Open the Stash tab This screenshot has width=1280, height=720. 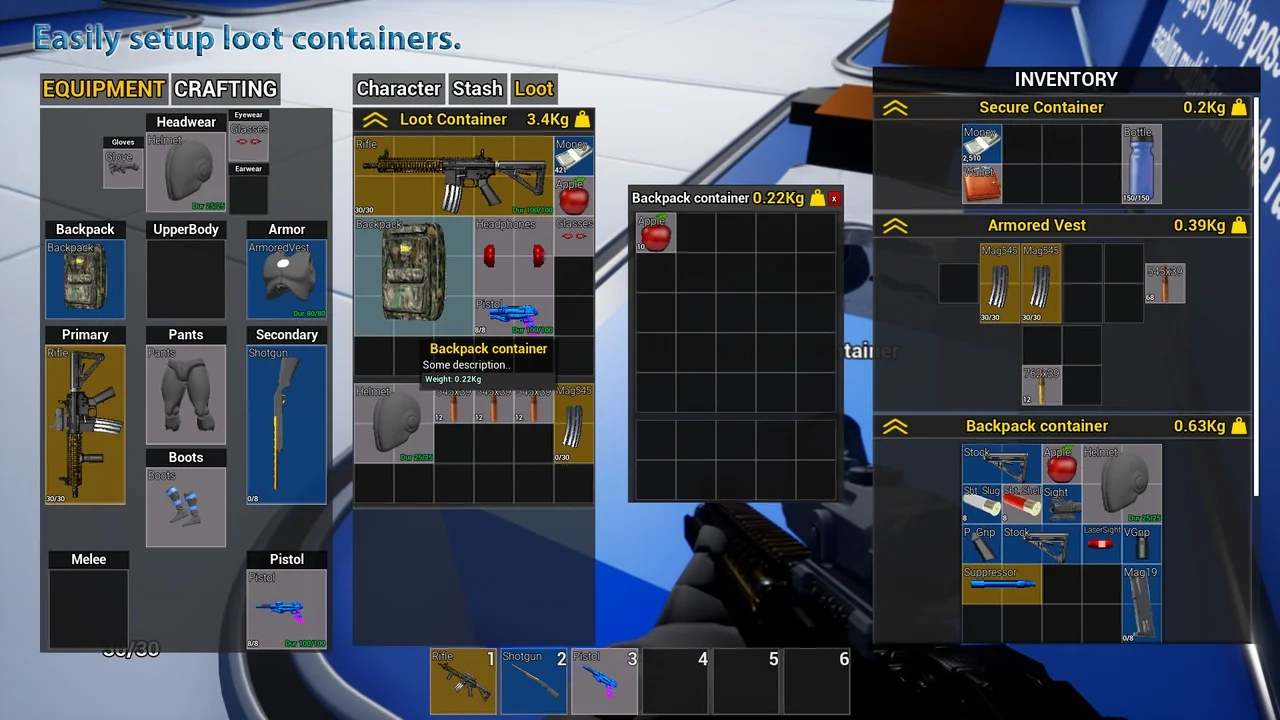click(477, 88)
